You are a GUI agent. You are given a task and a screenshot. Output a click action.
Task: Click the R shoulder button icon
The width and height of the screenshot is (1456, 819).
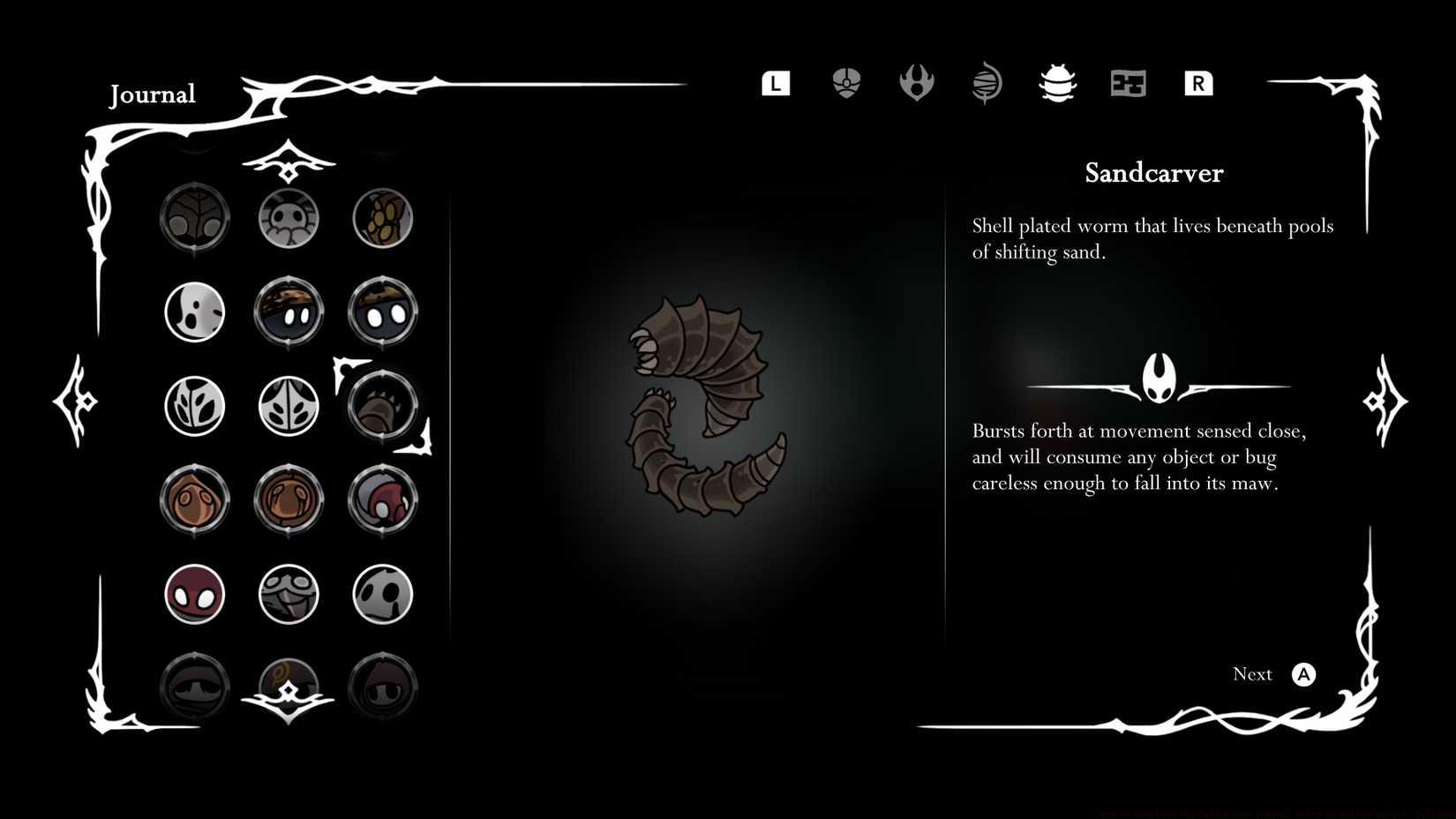click(1197, 83)
